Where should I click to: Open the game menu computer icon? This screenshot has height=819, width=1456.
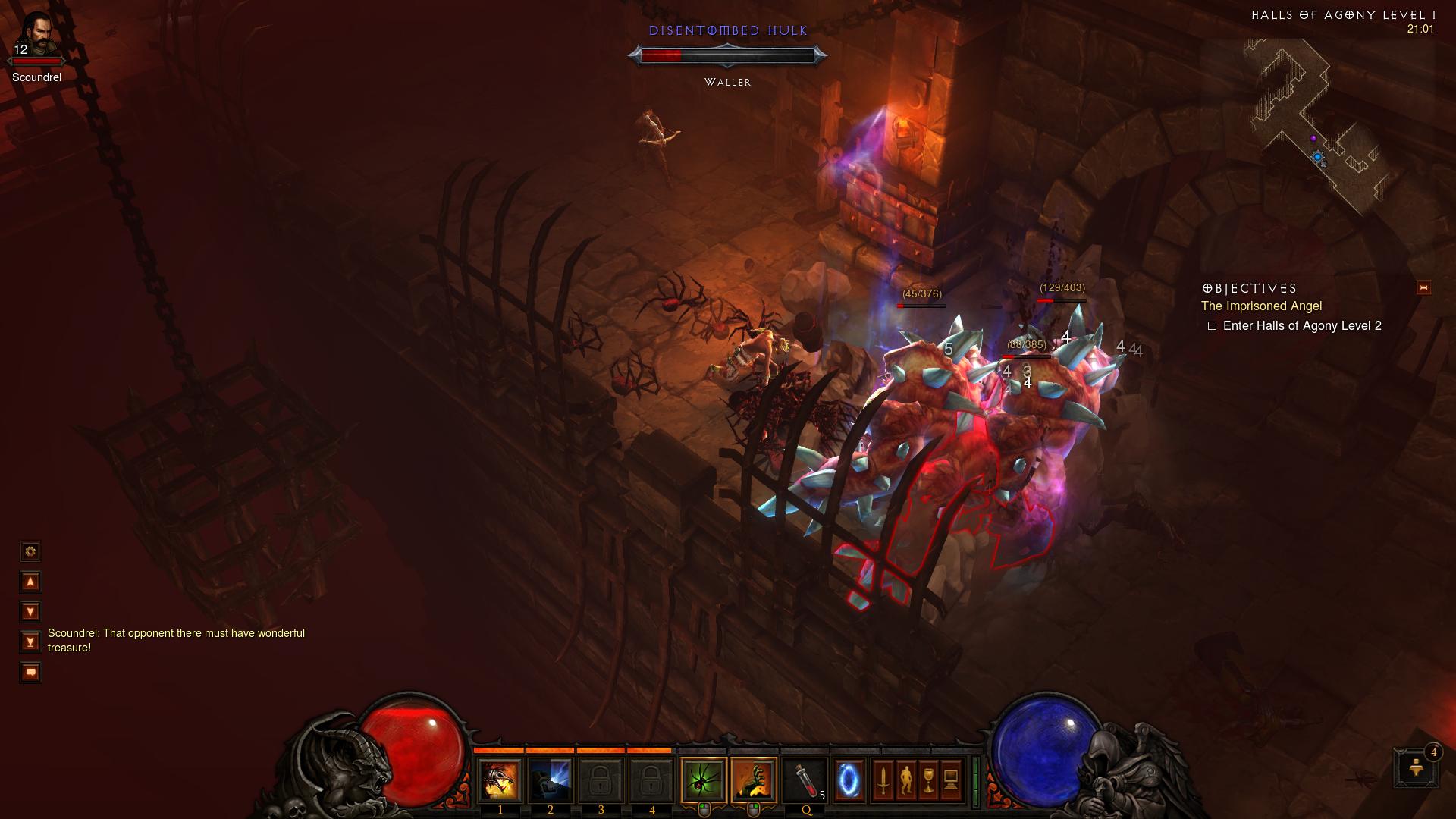click(x=951, y=780)
